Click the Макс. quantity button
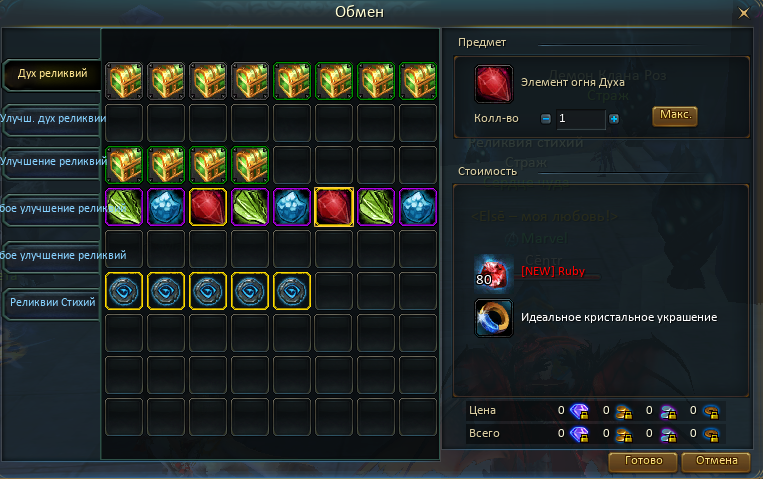 (x=674, y=116)
